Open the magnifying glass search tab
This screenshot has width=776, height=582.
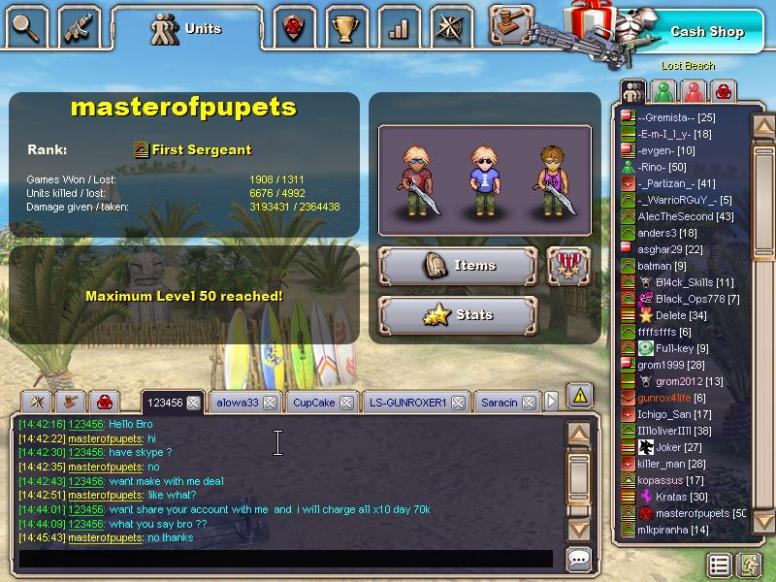(25, 28)
